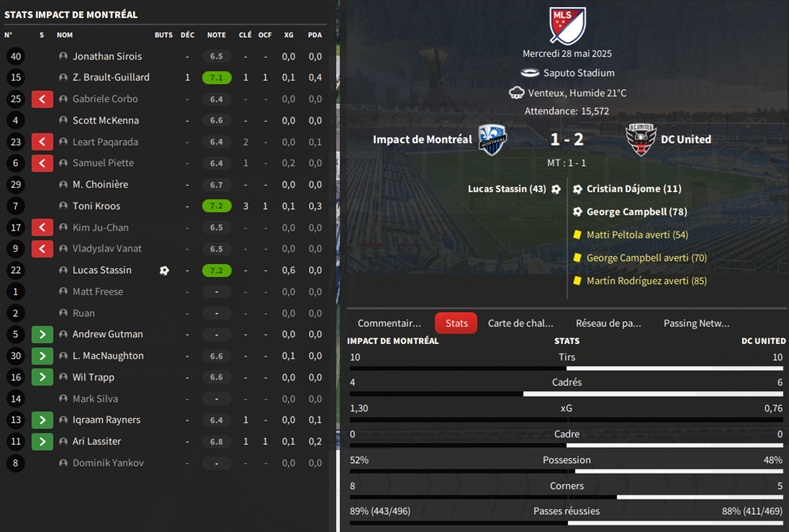Select Lucas Stassin in the stats list
The width and height of the screenshot is (789, 532).
[102, 270]
